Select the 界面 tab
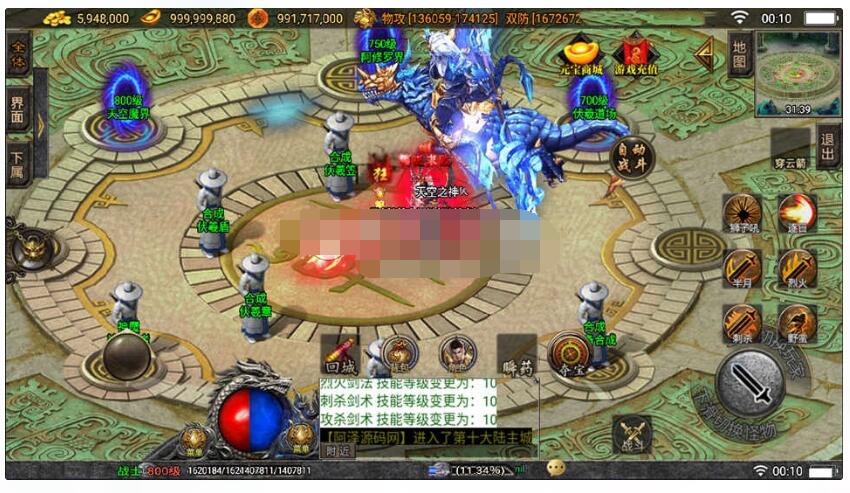The width and height of the screenshot is (850, 493). 18,107
